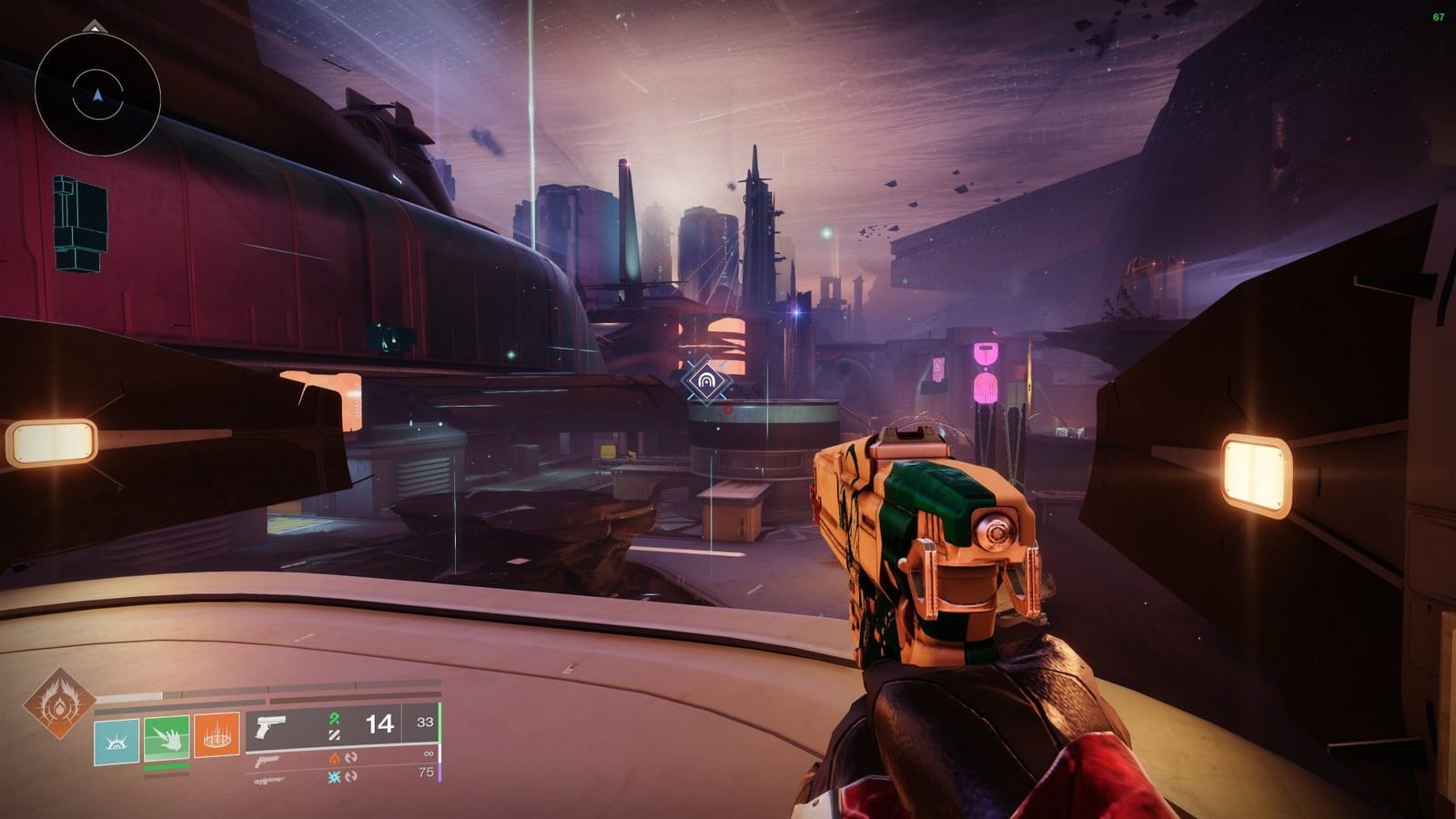Click the sidearm icon in the weapon list
The image size is (1456, 819).
[266, 763]
